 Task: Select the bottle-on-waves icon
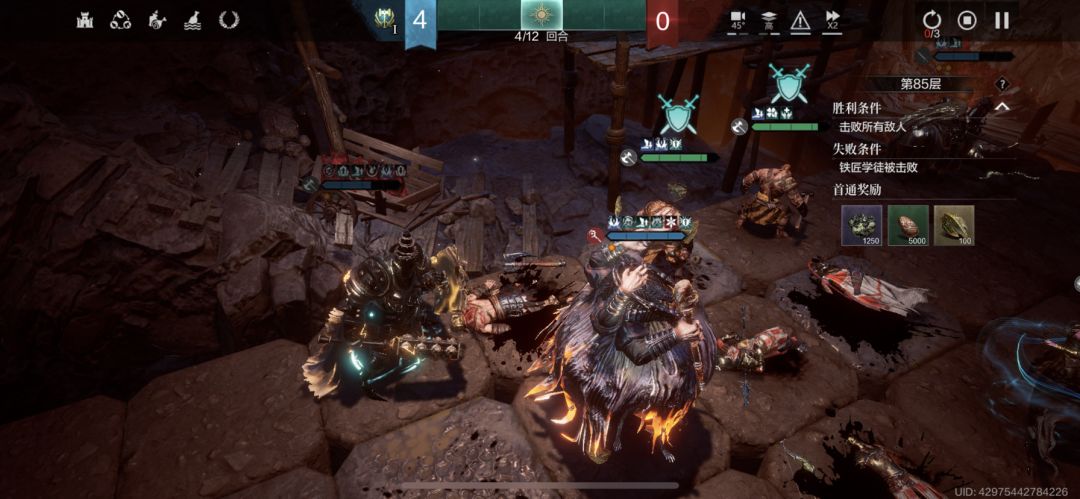coord(193,19)
